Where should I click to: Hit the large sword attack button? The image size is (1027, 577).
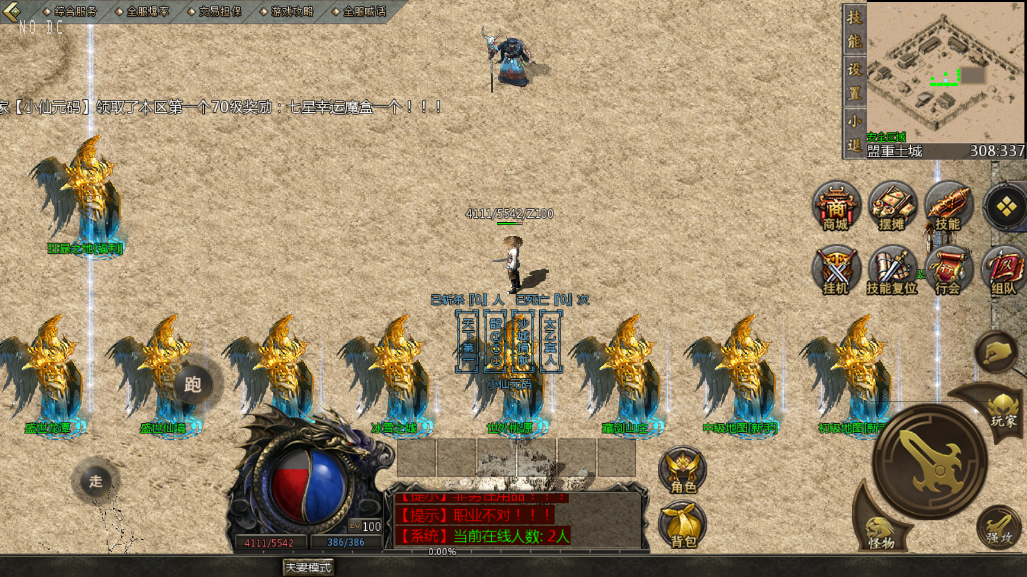[929, 461]
